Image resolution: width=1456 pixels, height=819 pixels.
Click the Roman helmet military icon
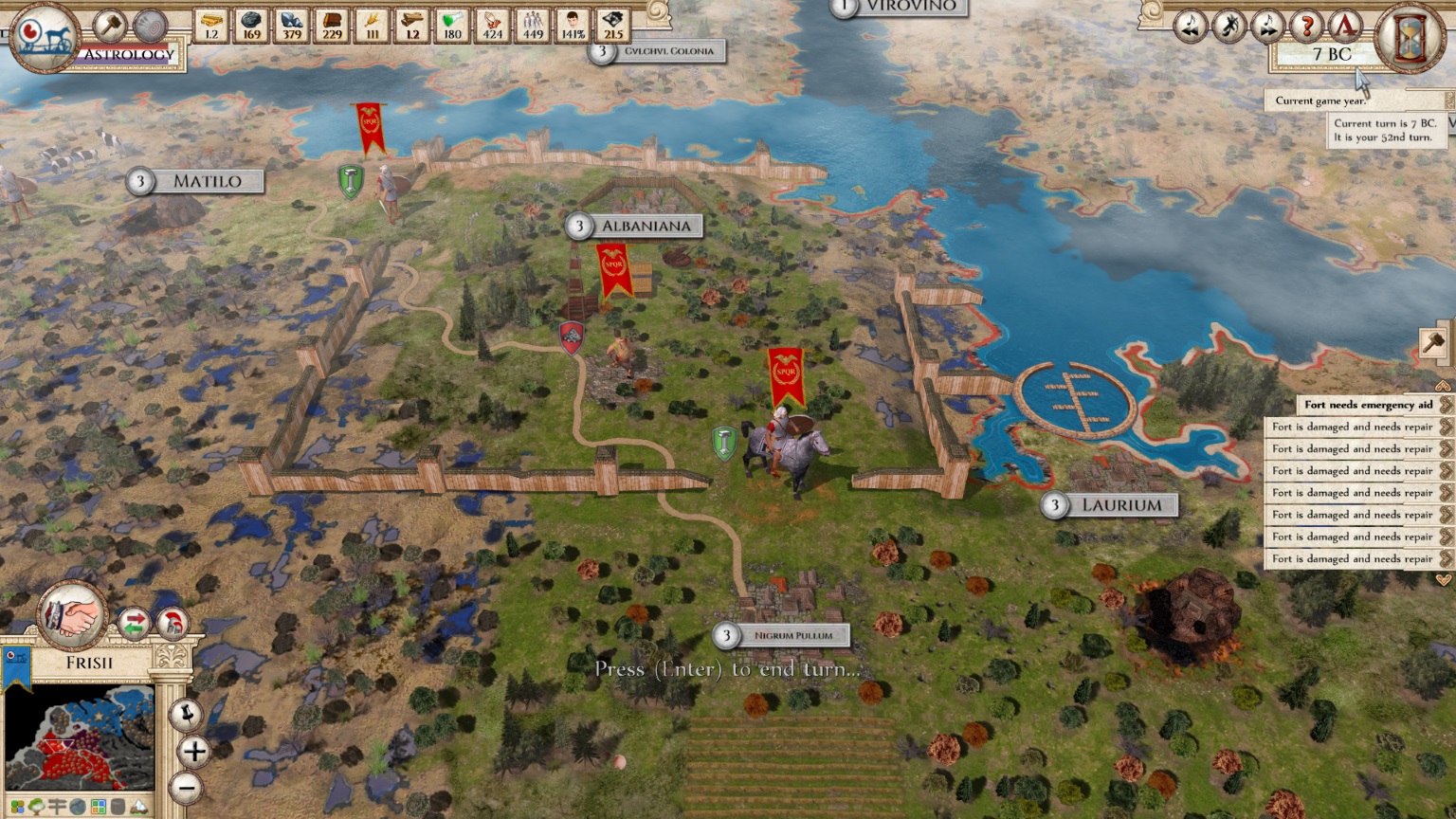[174, 623]
